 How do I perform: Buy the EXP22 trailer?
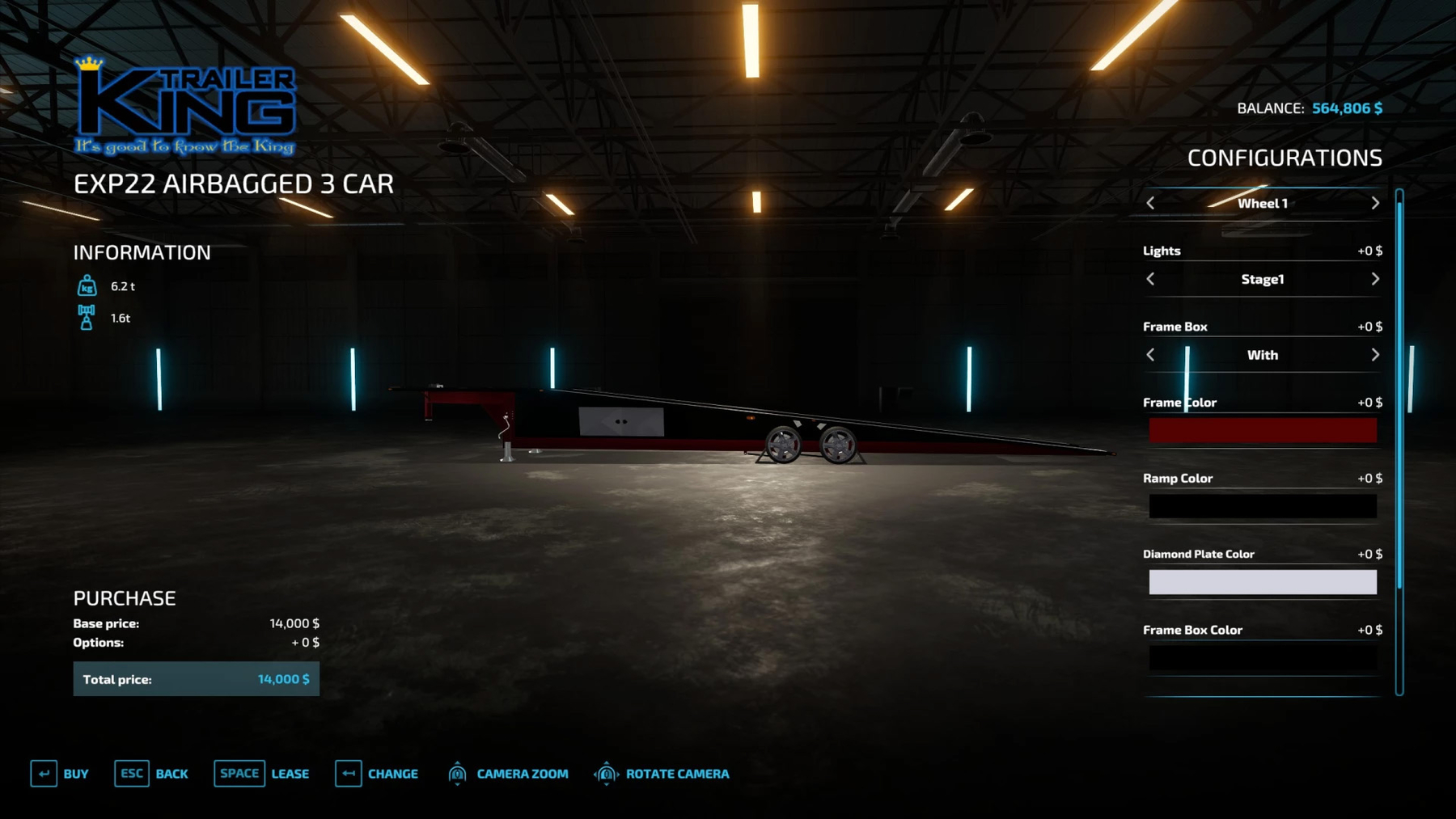(x=60, y=774)
